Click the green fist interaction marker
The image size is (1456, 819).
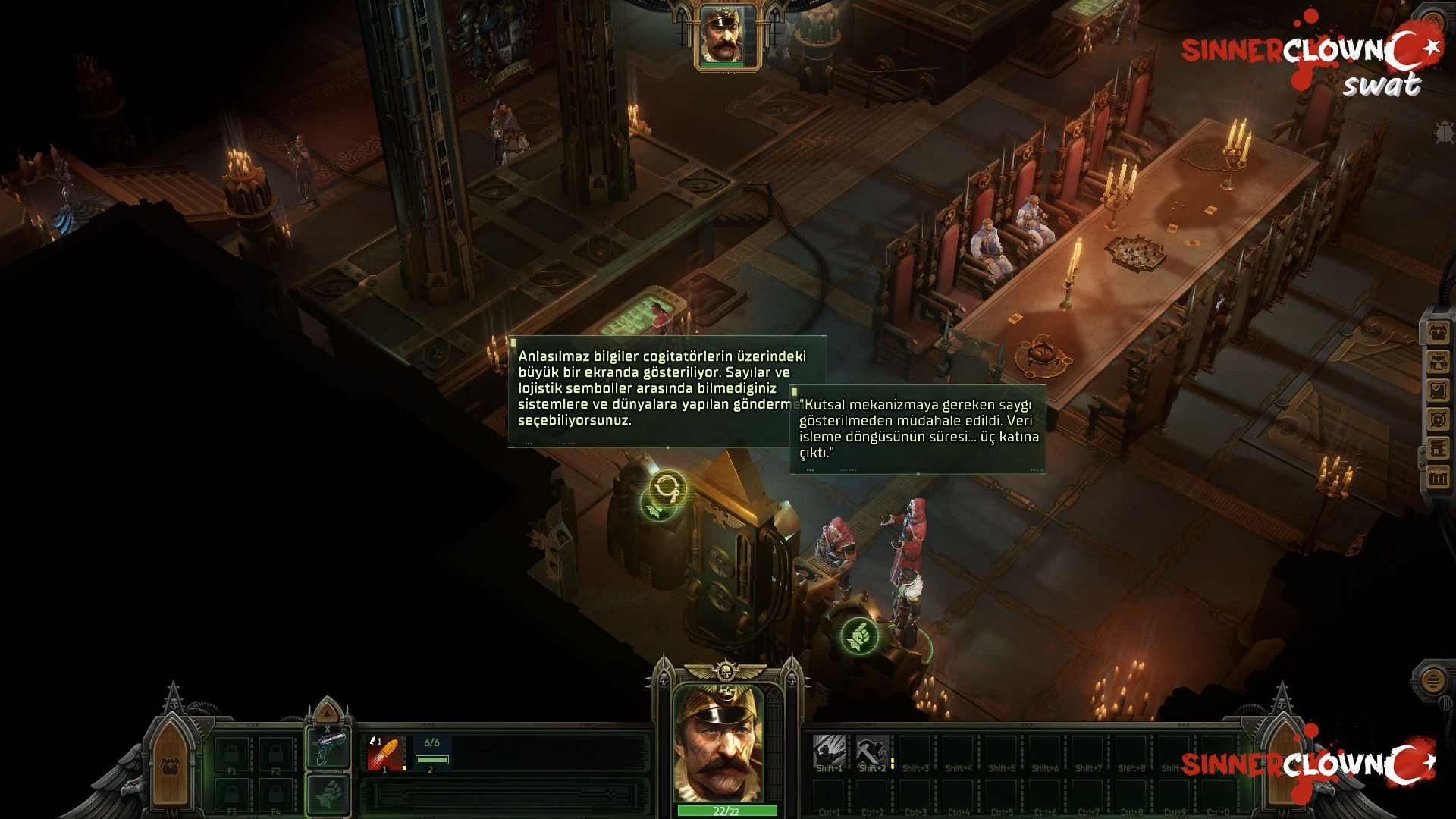858,635
